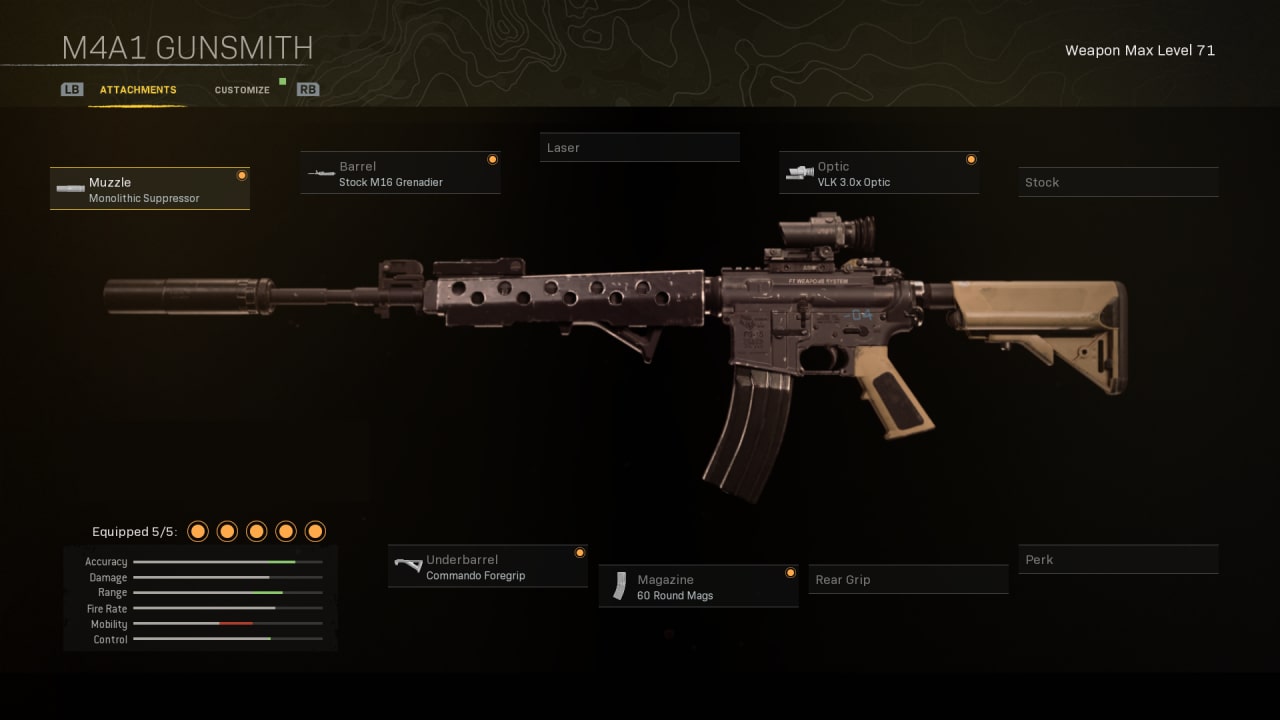Click the first equipped attachment dot

click(198, 531)
